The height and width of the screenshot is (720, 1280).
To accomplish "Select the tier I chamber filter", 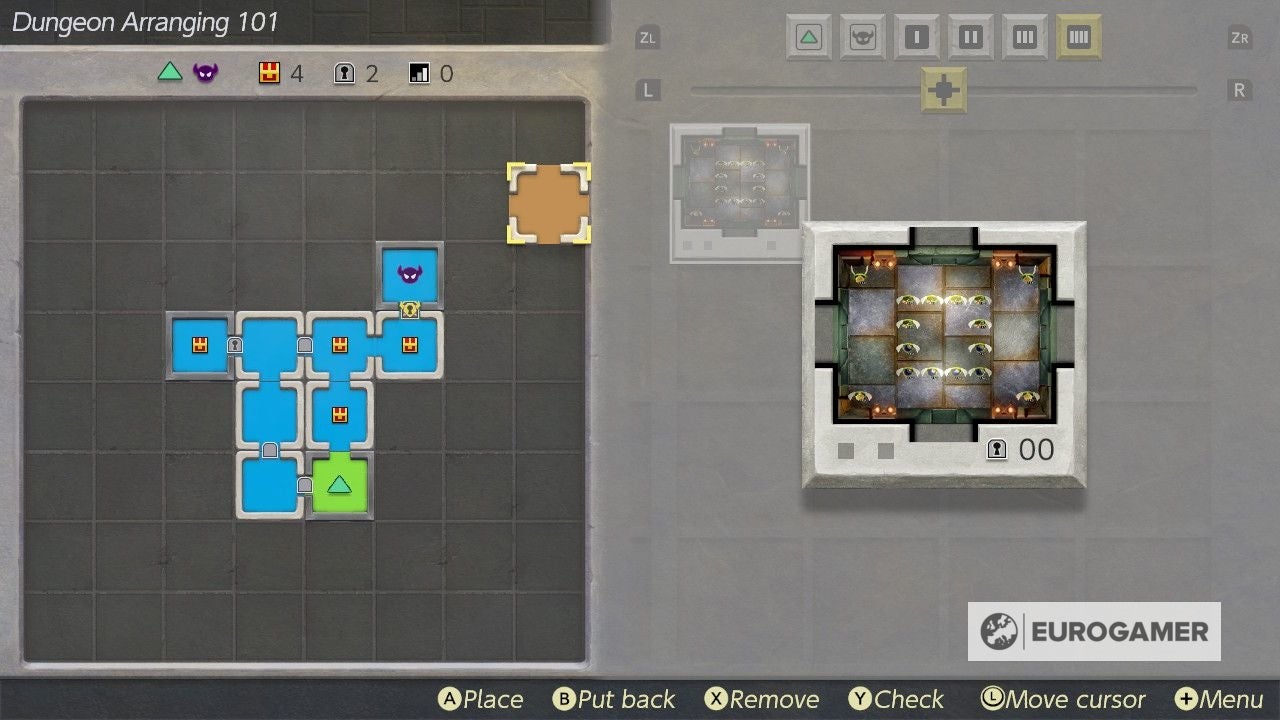I will point(915,36).
